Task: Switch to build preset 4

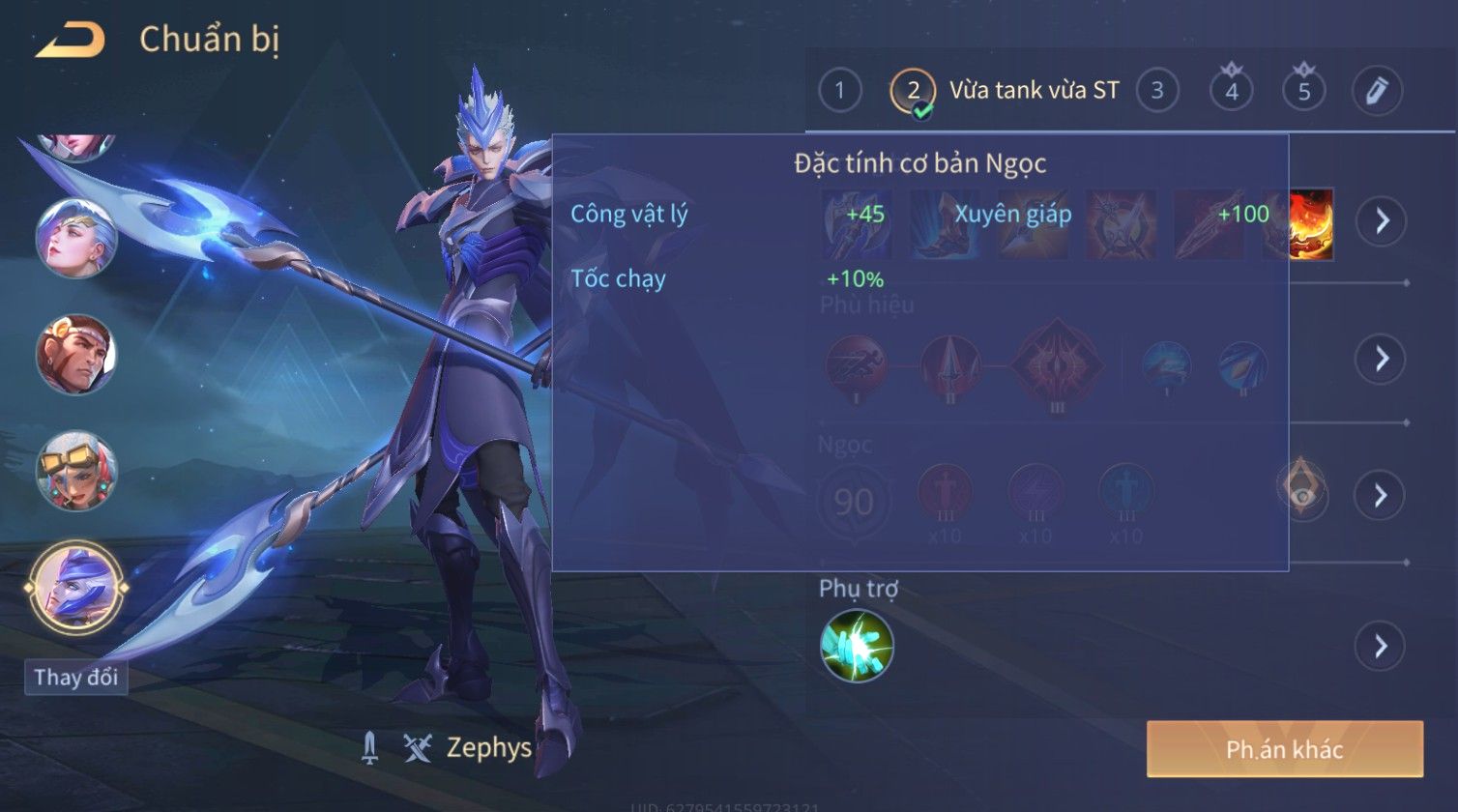Action: click(1231, 91)
